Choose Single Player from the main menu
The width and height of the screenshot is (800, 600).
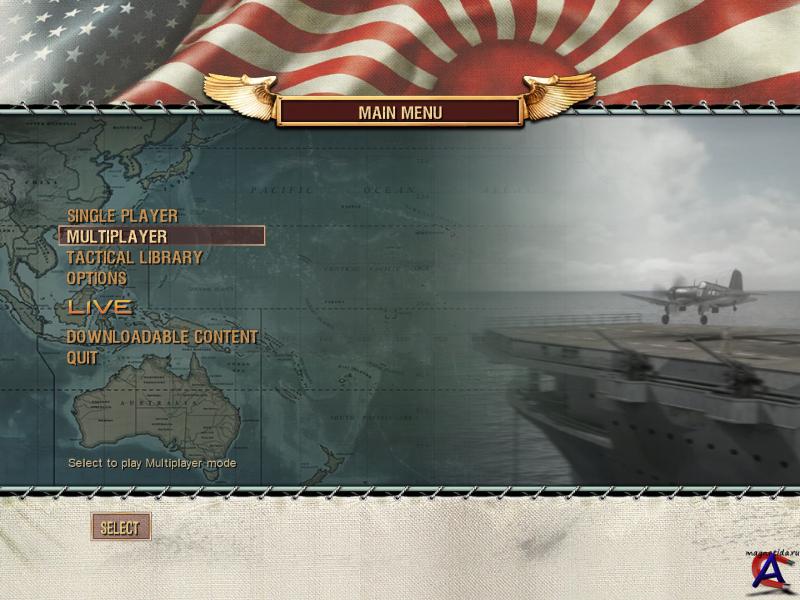(122, 215)
